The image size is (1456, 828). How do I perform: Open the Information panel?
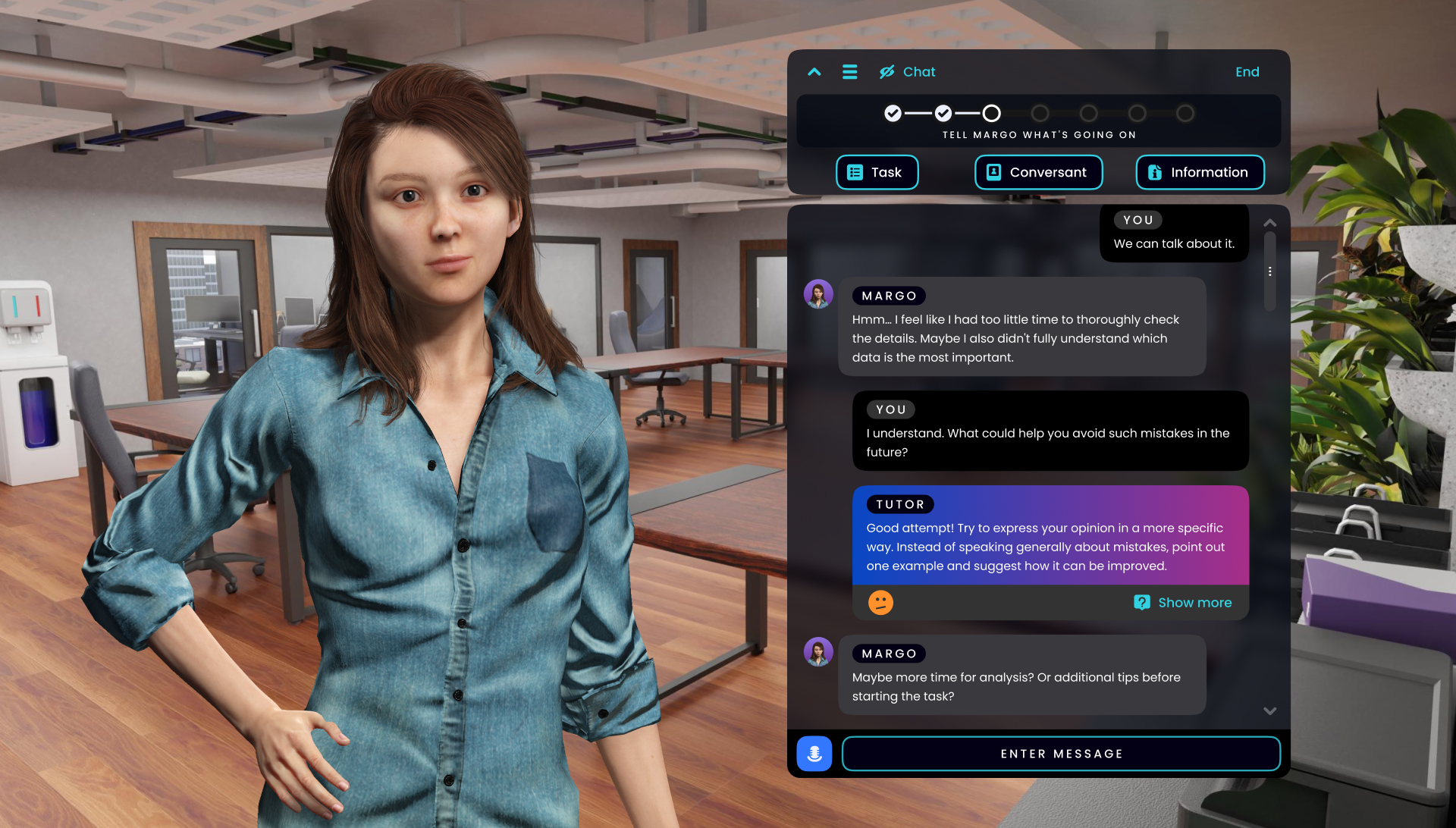1200,172
